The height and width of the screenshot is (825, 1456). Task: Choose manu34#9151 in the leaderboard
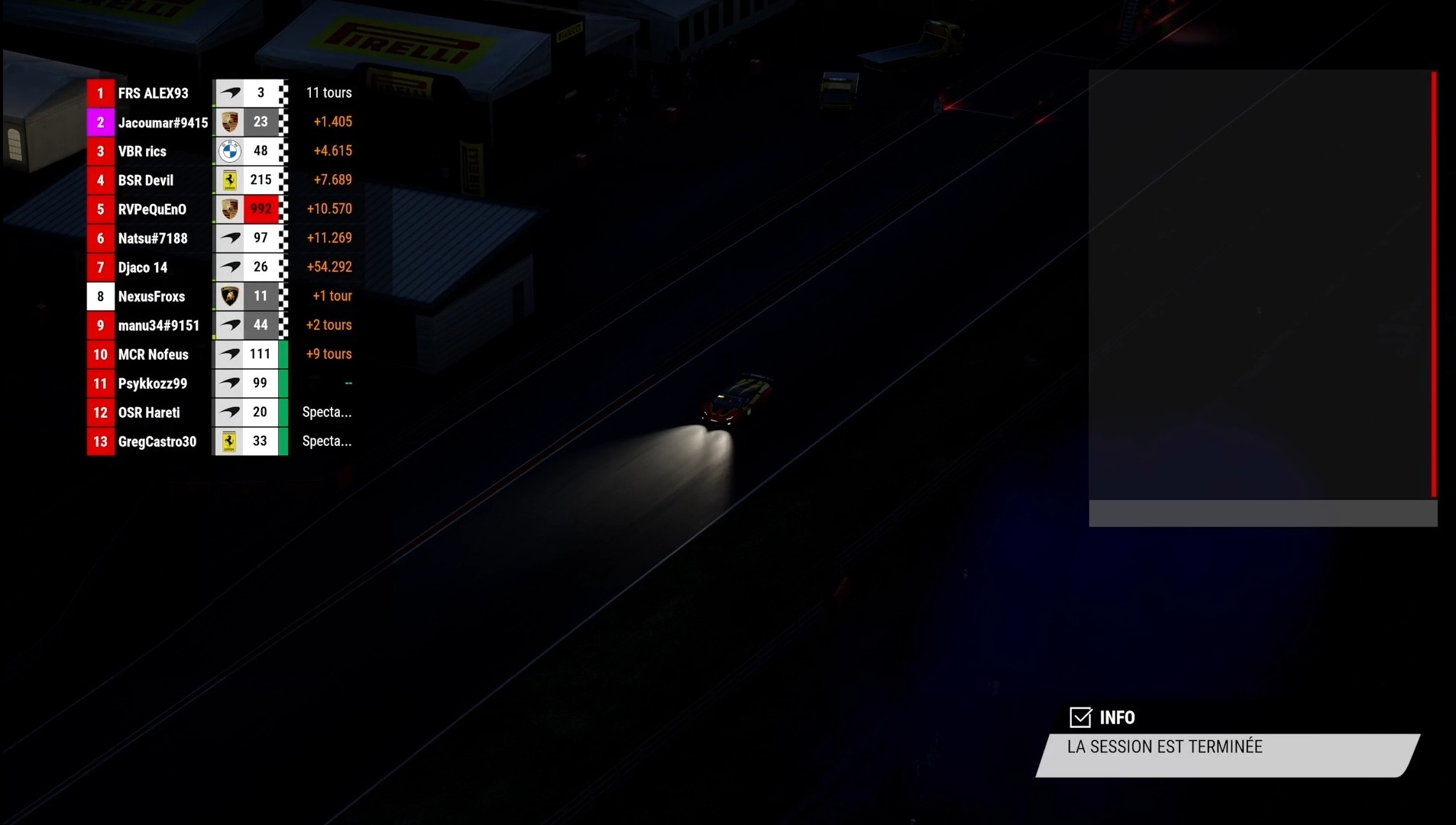[x=159, y=325]
